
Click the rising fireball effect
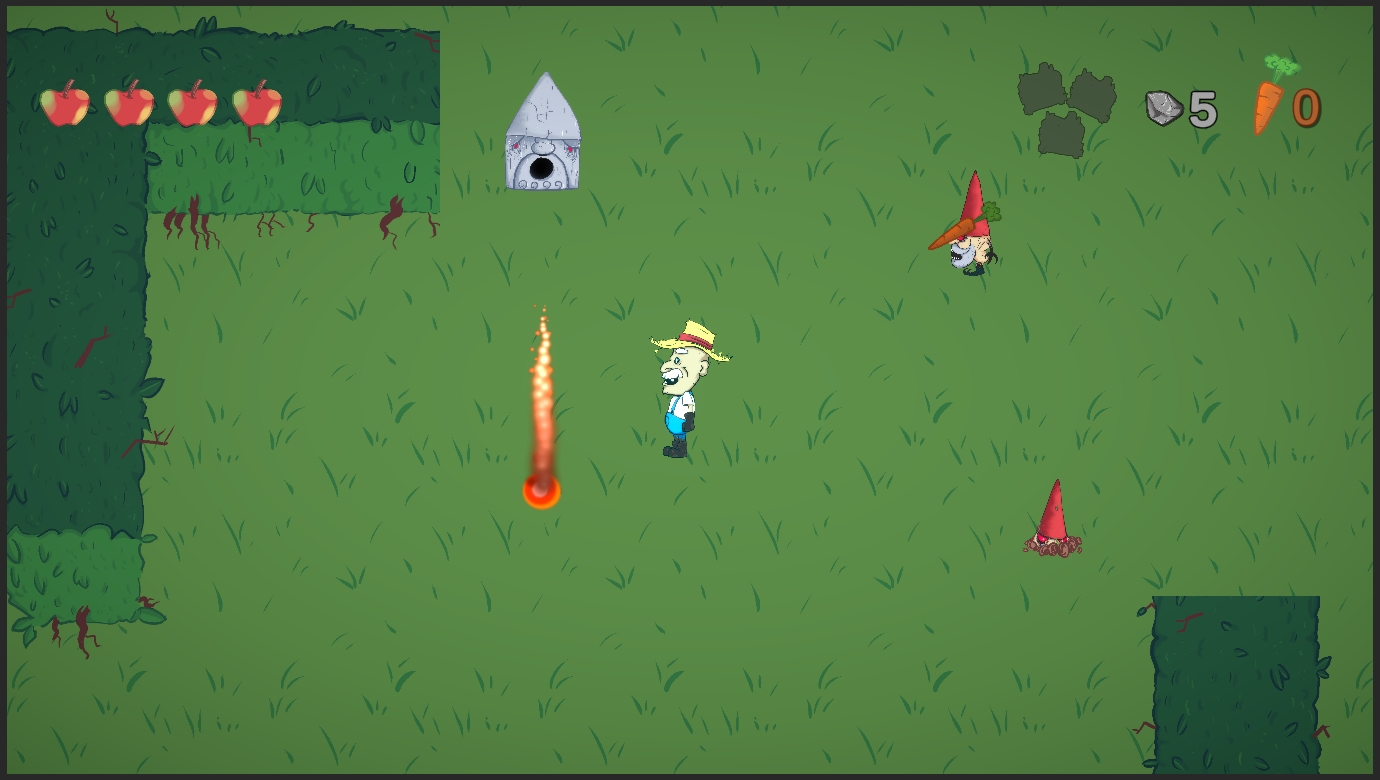[543, 430]
